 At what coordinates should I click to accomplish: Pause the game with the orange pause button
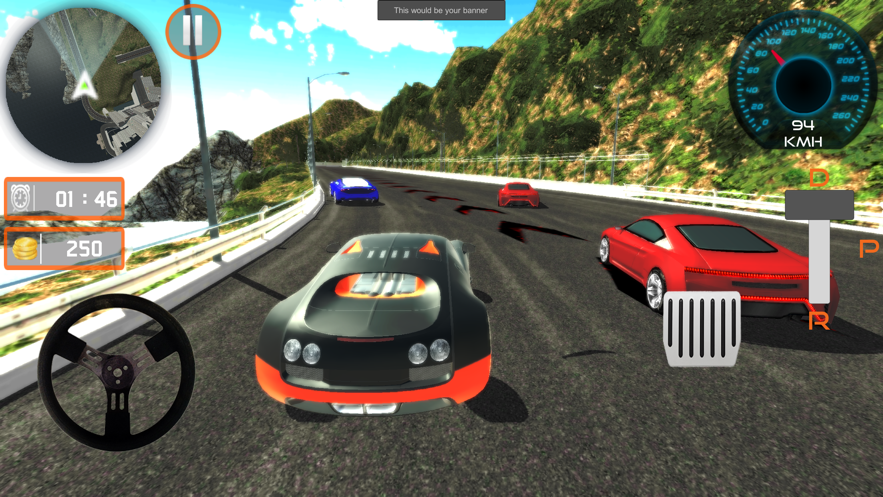click(192, 31)
